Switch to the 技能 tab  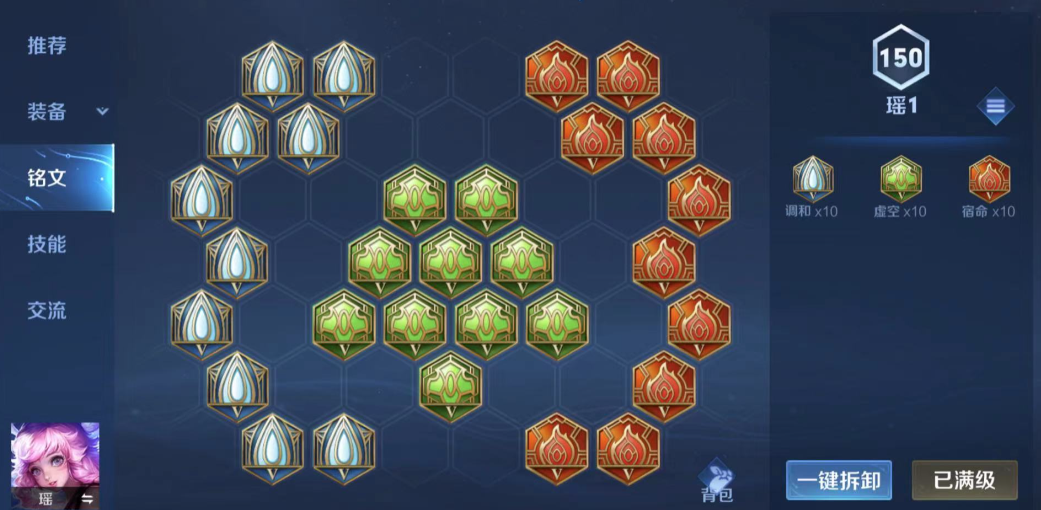coord(47,244)
